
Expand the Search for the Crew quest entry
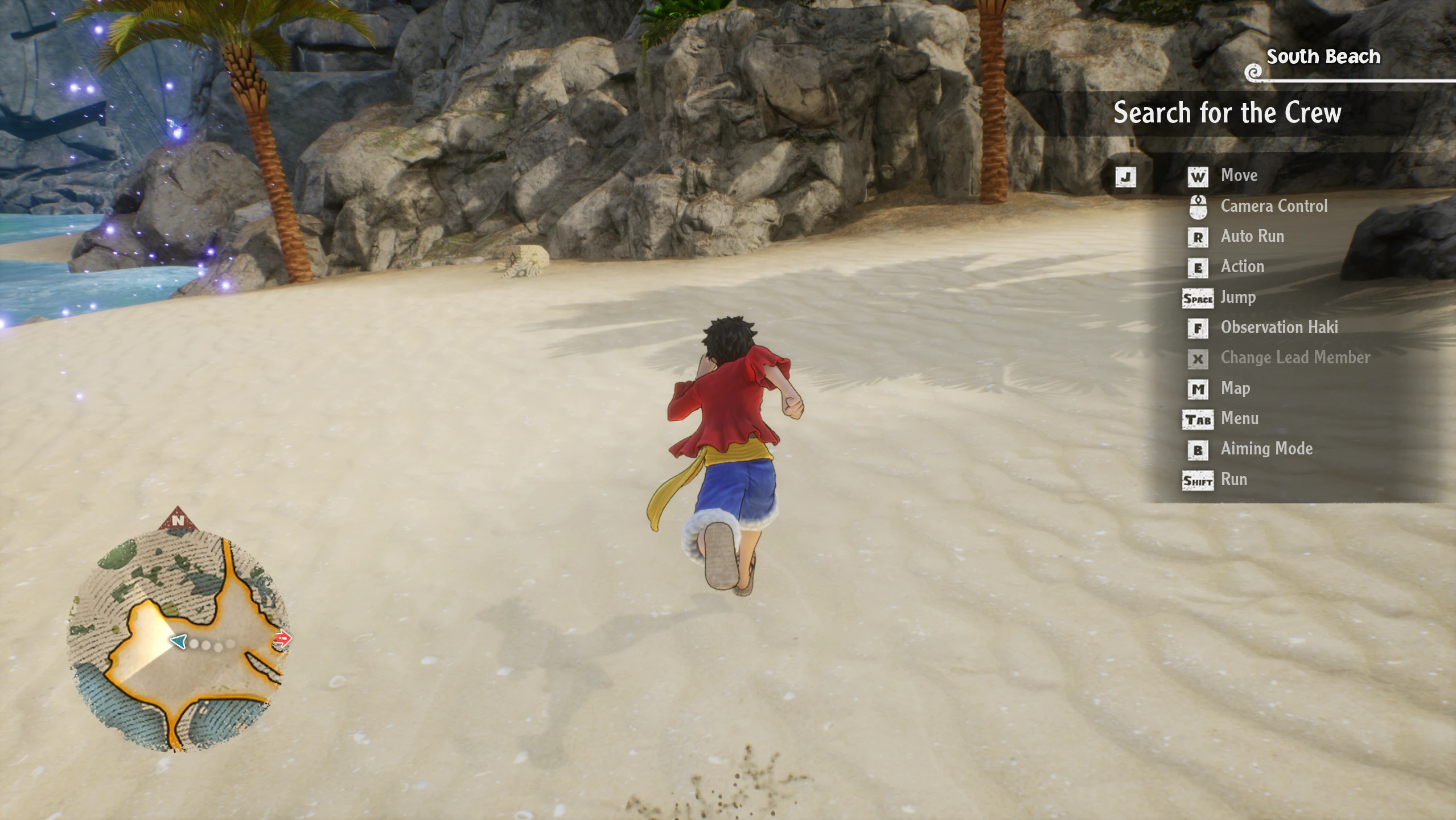(x=1227, y=113)
